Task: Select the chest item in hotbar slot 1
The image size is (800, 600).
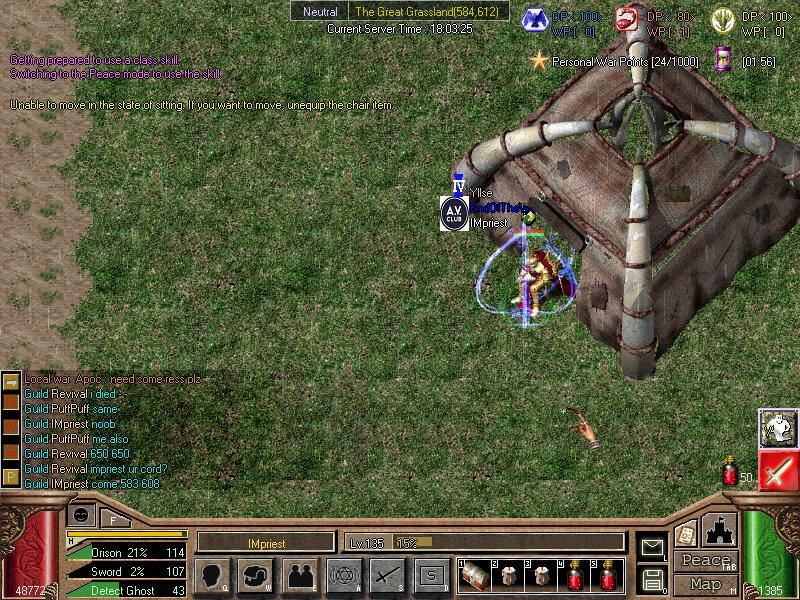Action: pyautogui.click(x=475, y=575)
